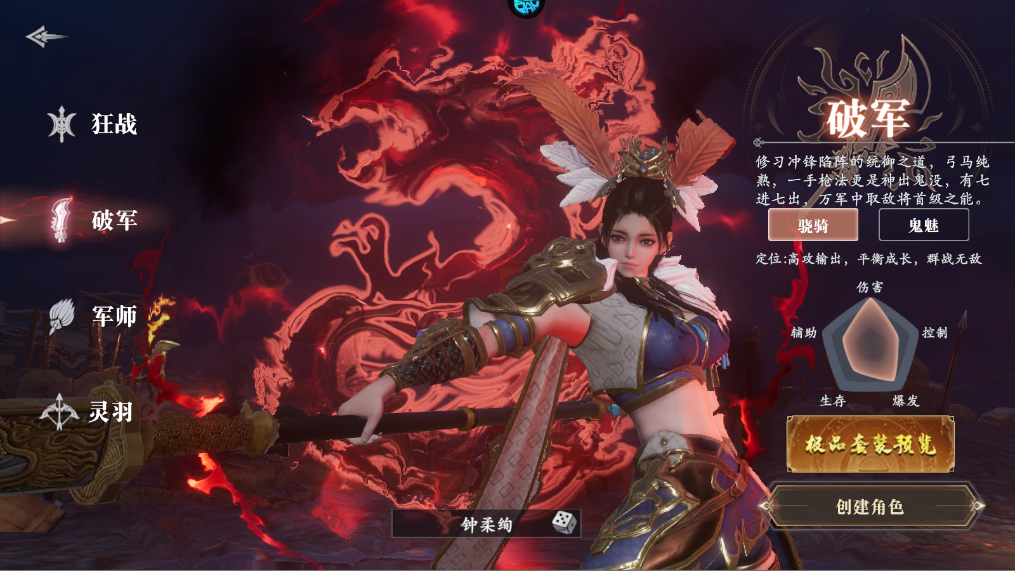
Task: Switch to the 骁骑 specialization tab
Action: pos(813,225)
